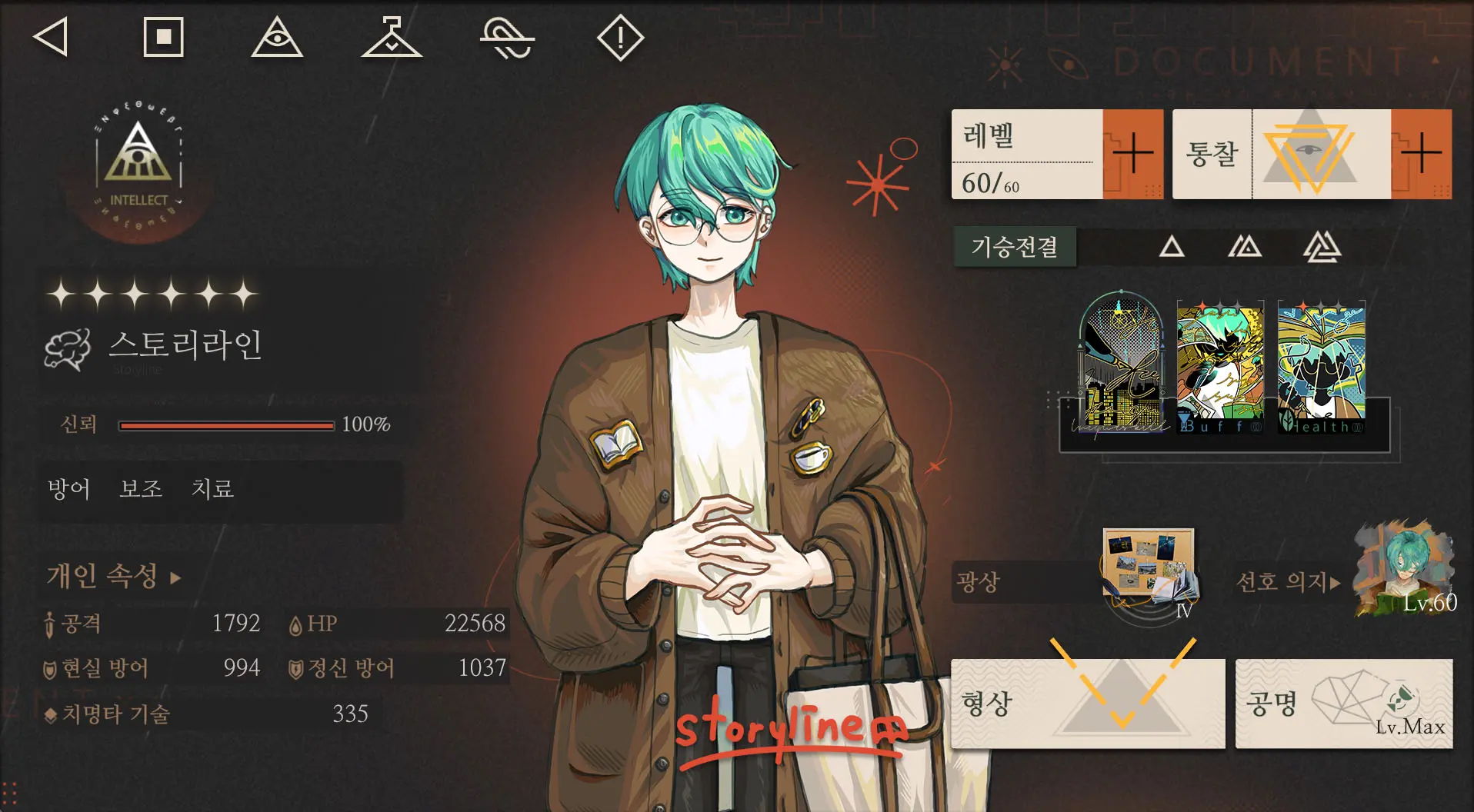1474x812 pixels.
Task: Click the flag icon in the top toolbar
Action: click(391, 37)
